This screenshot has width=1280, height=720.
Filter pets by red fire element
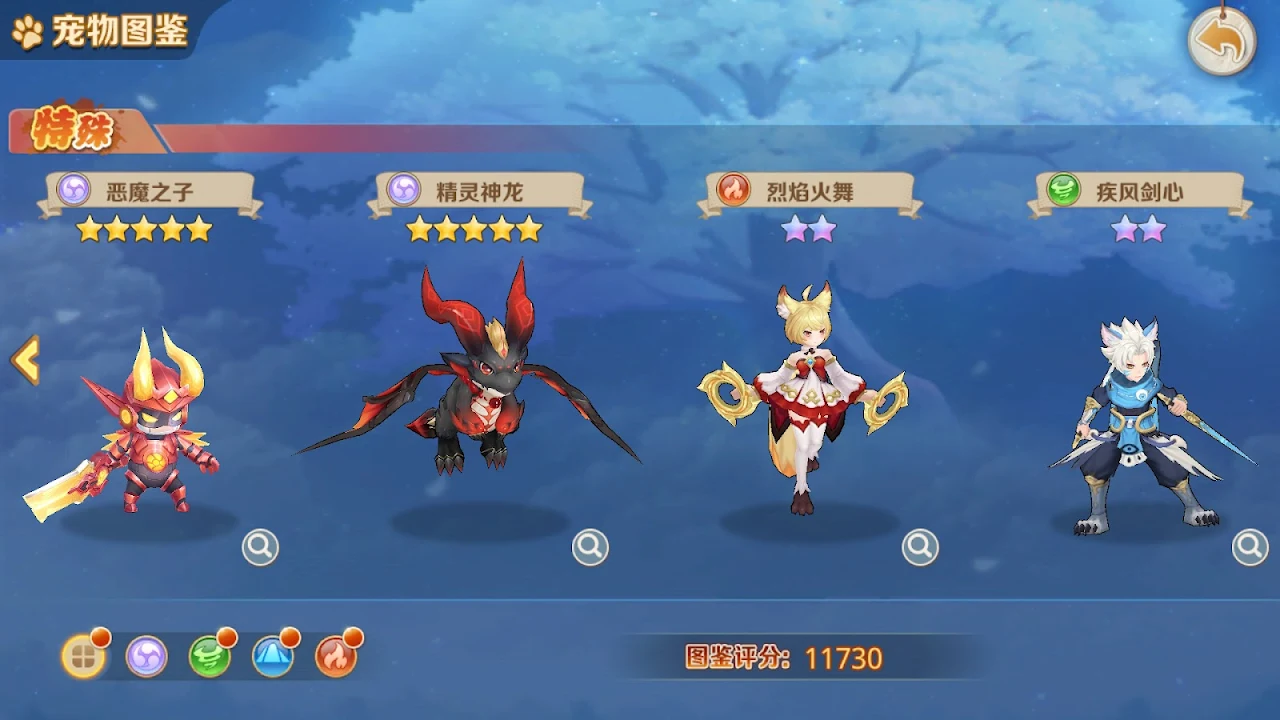(336, 657)
